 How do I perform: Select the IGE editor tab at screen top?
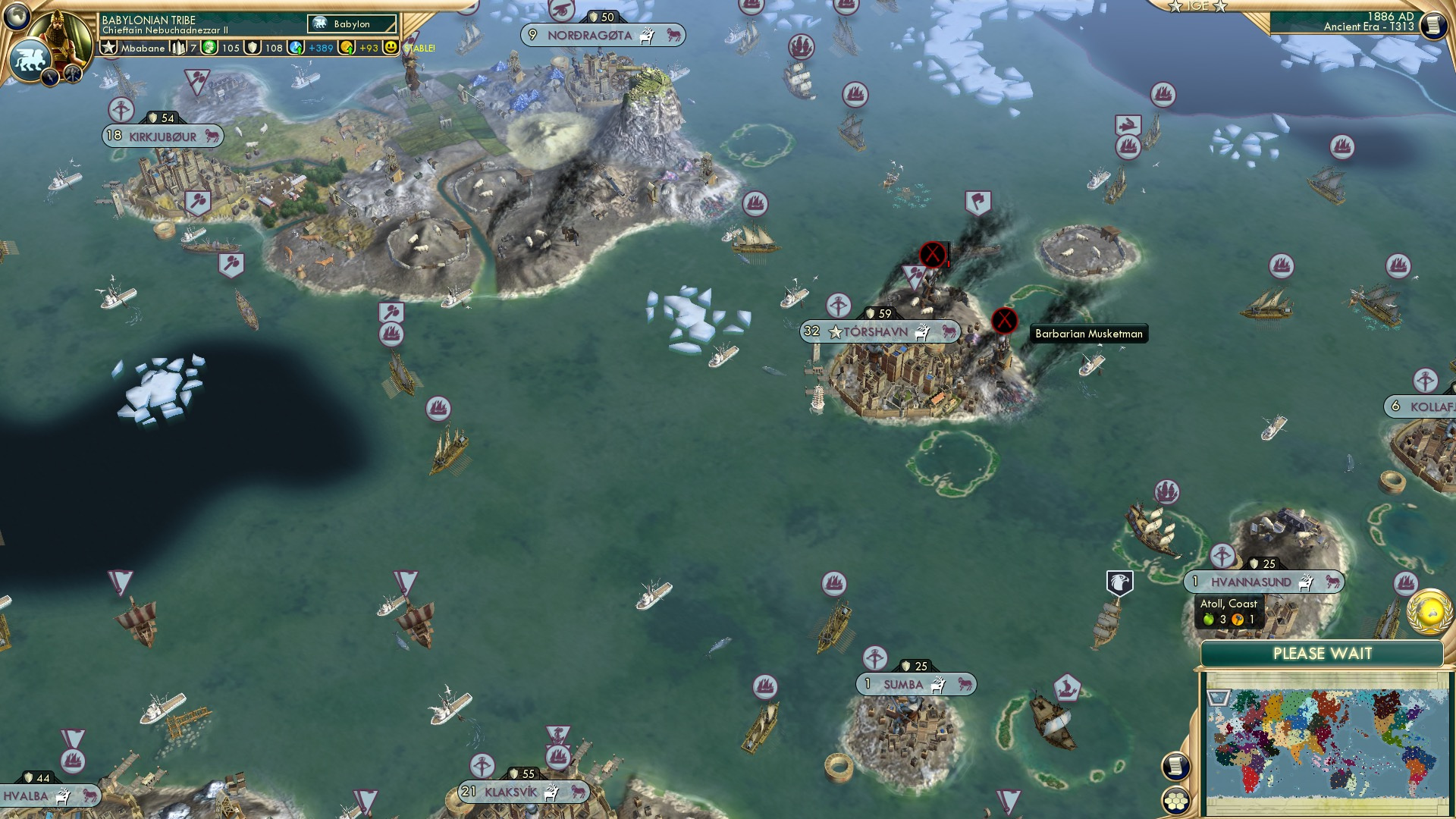(x=1197, y=6)
